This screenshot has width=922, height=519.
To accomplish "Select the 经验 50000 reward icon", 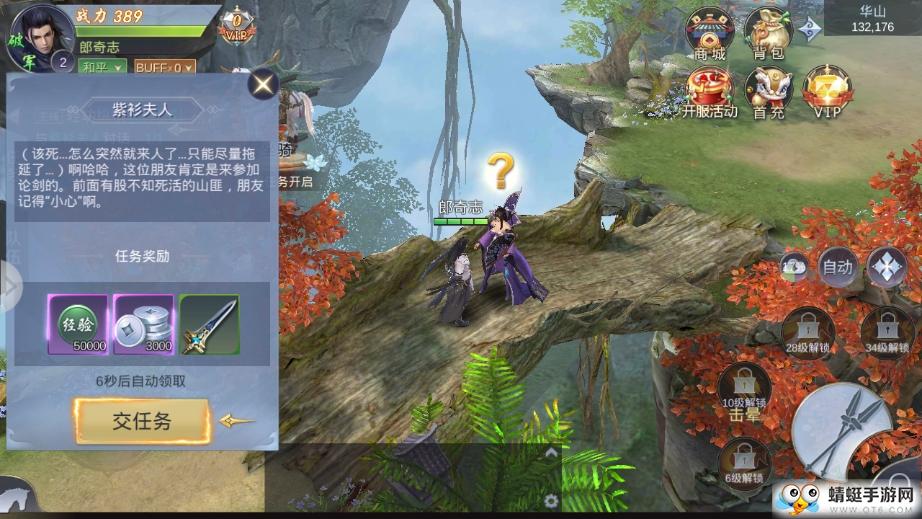I will [x=77, y=324].
